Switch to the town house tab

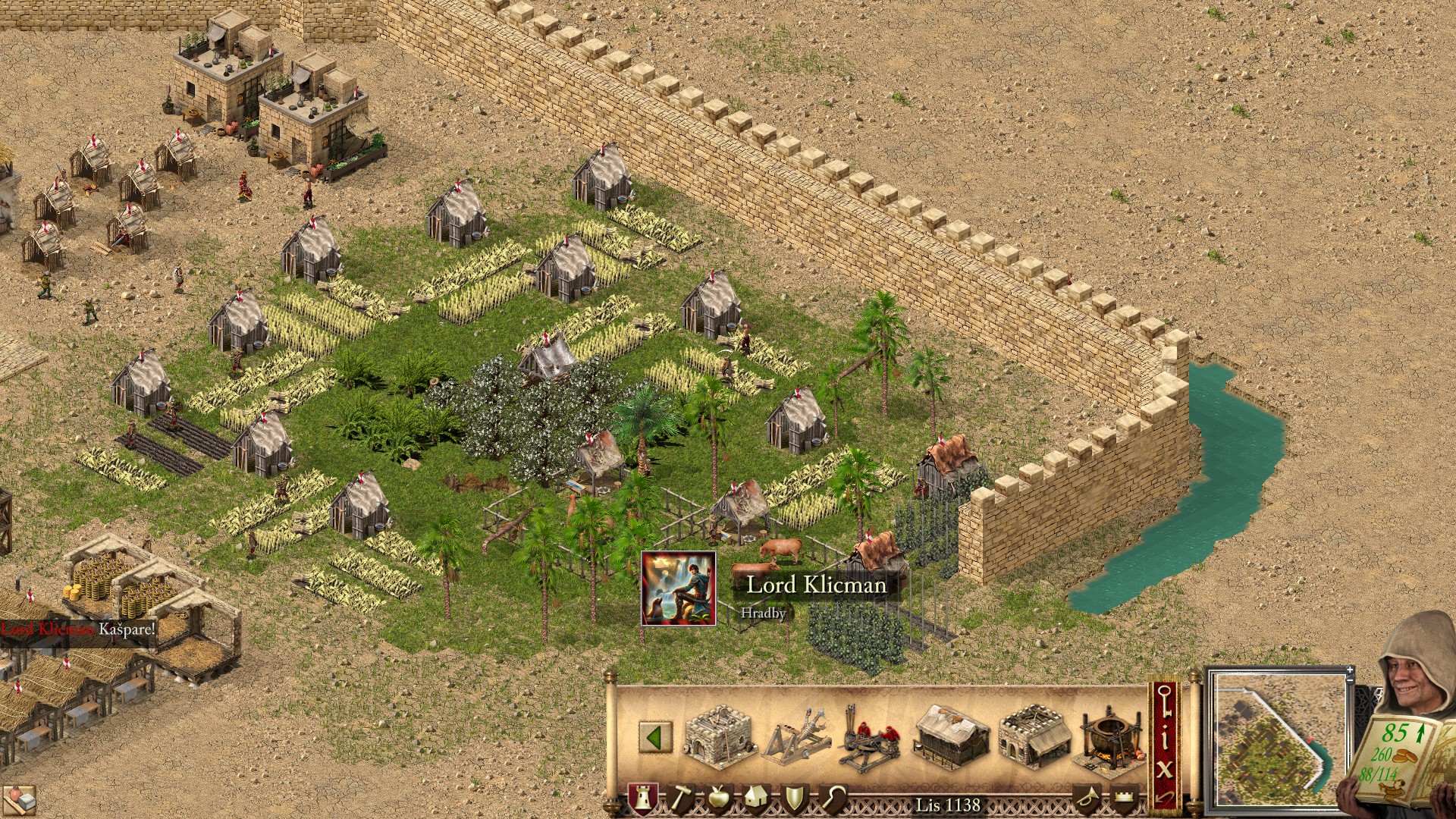[755, 799]
